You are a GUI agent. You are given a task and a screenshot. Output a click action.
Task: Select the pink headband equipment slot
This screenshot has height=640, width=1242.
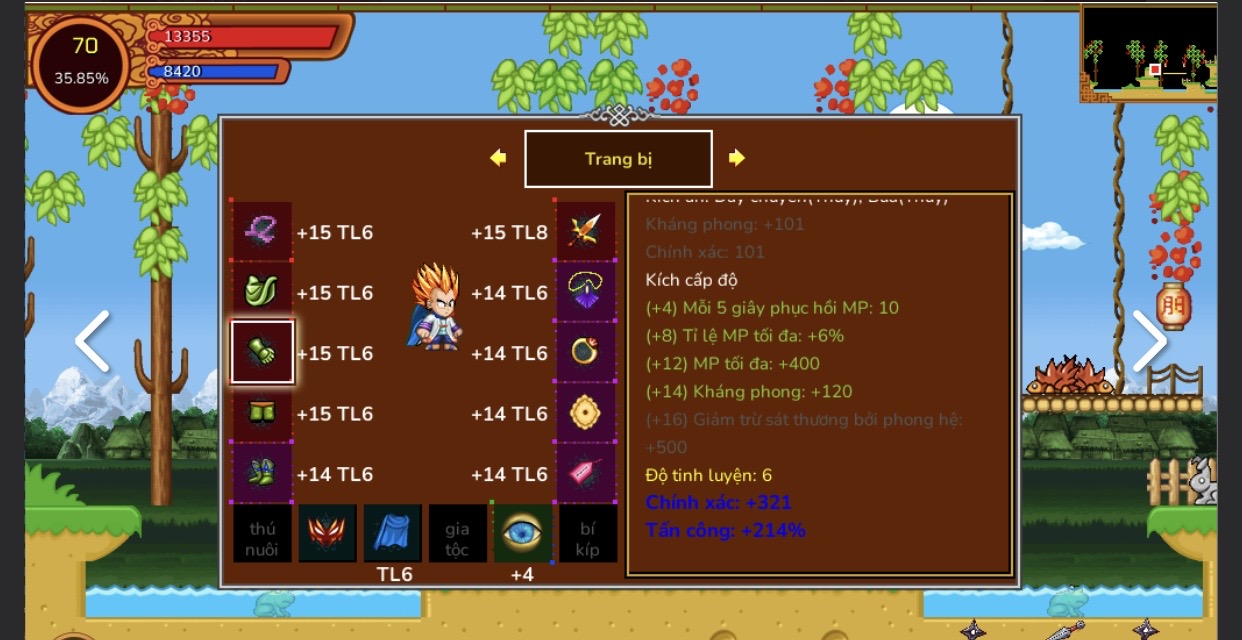coord(262,232)
